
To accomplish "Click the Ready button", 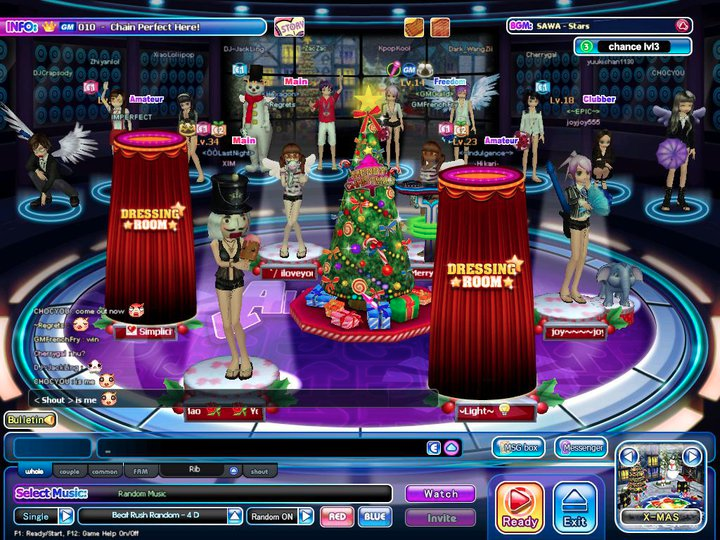I will (520, 506).
